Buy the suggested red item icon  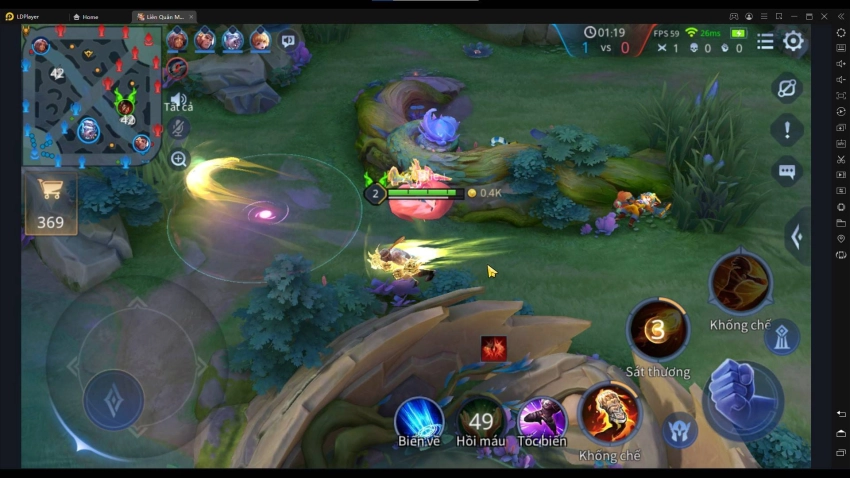pyautogui.click(x=493, y=348)
